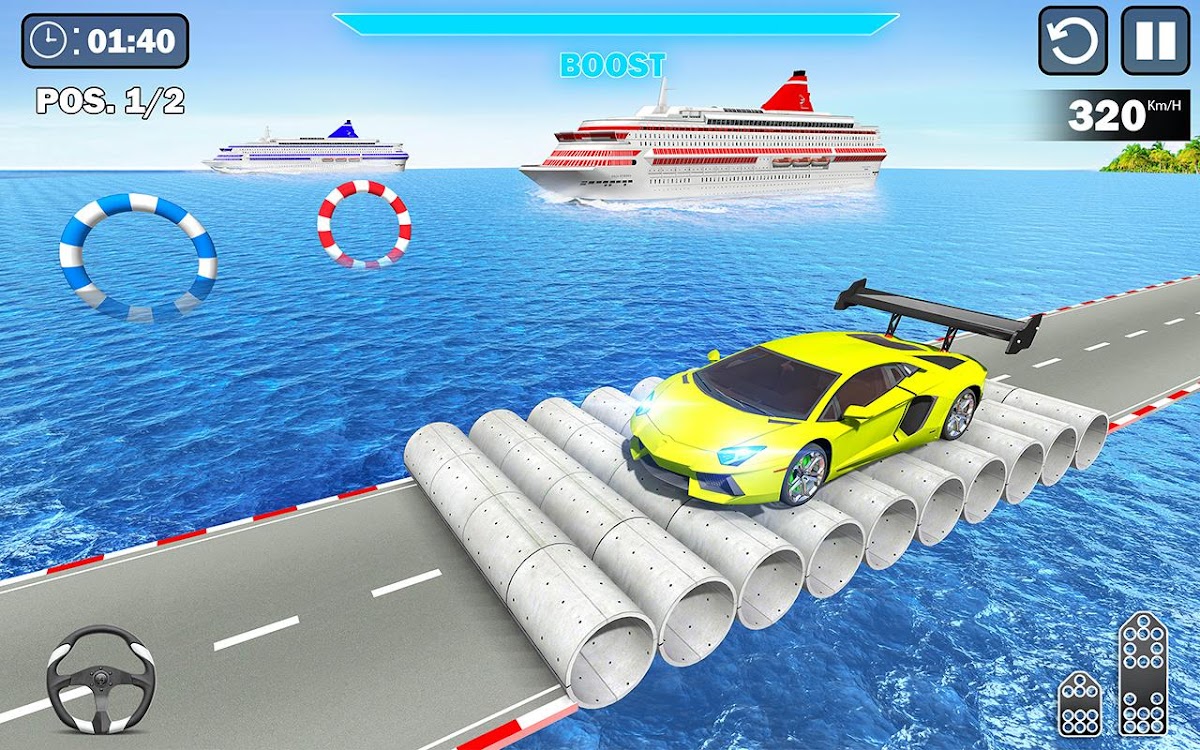Tap the short brake pedal
The width and height of the screenshot is (1200, 750).
(1080, 702)
